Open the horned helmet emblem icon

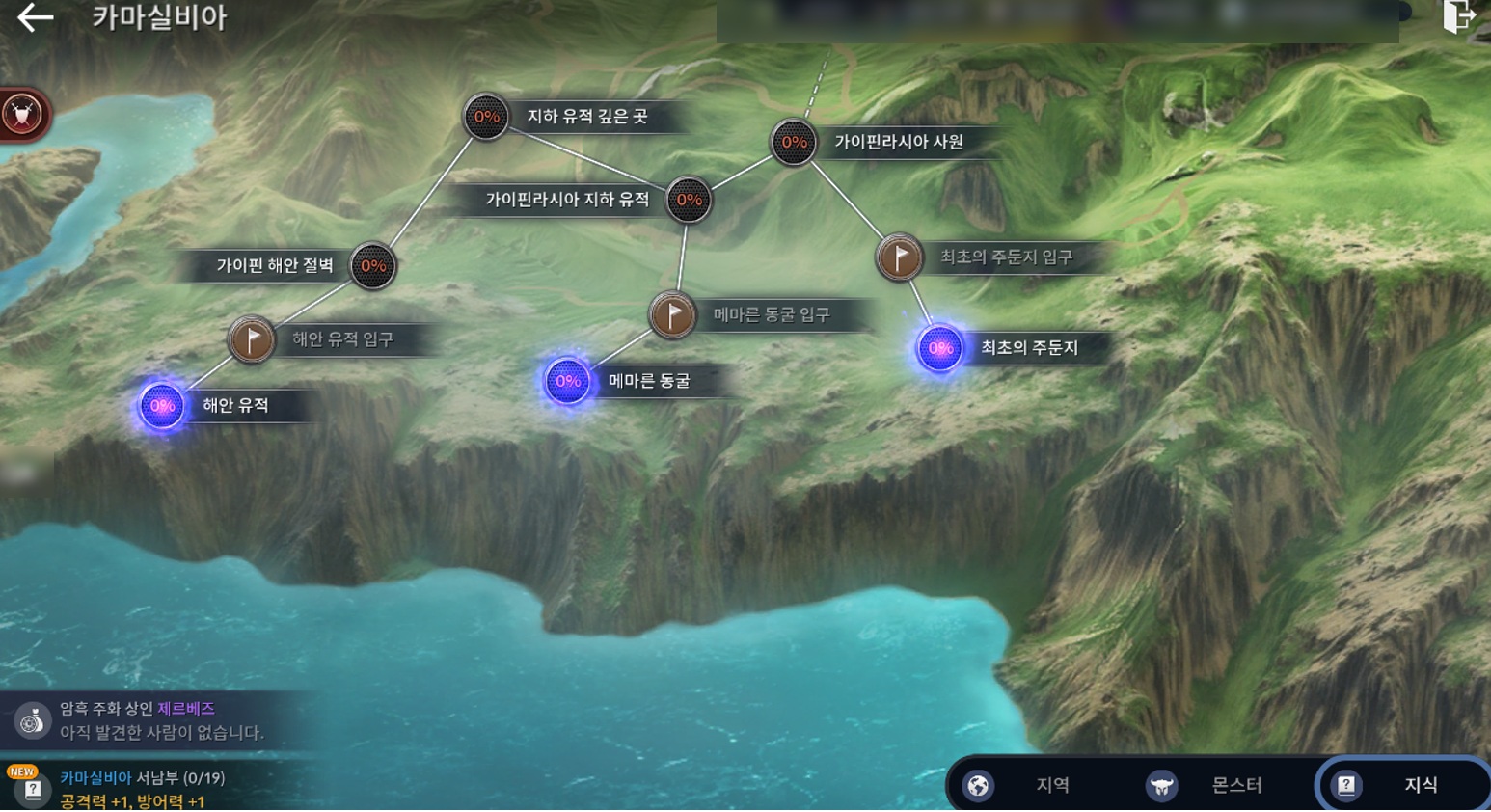pyautogui.click(x=22, y=115)
